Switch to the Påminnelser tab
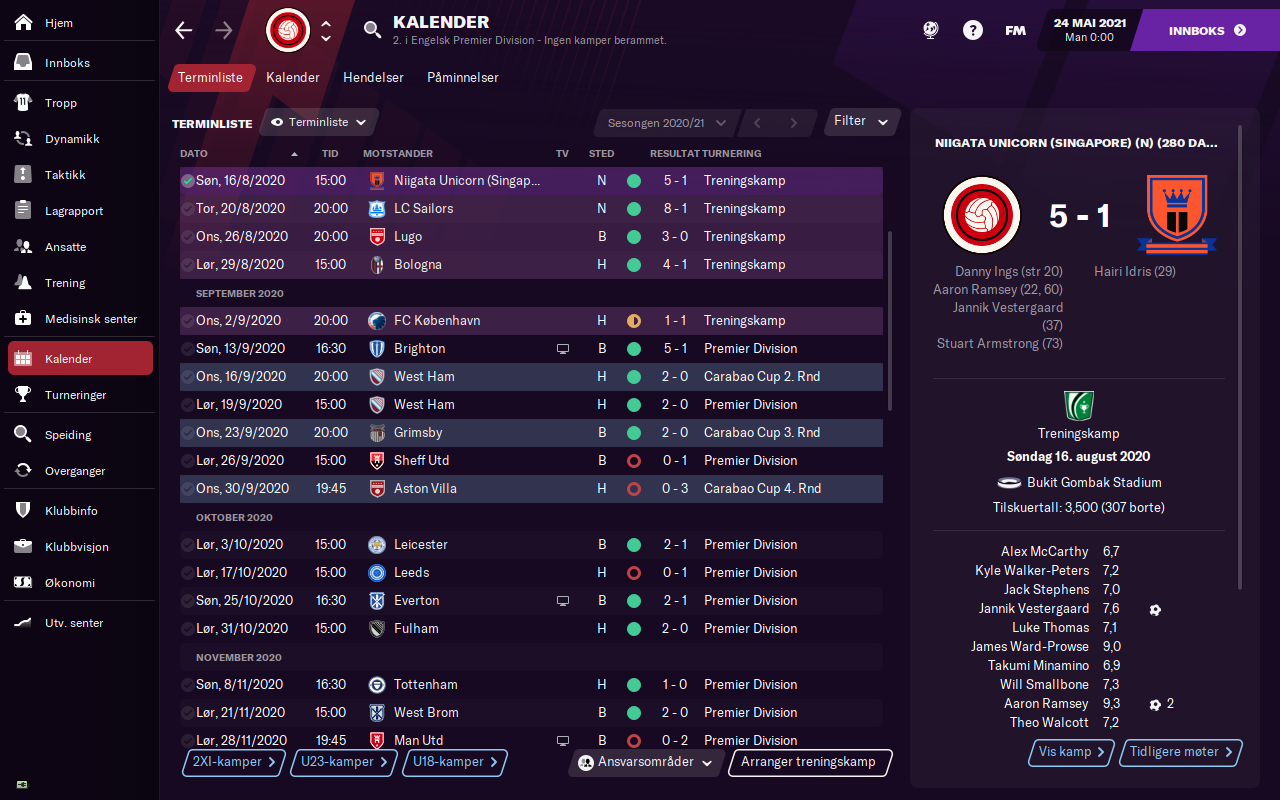Viewport: 1280px width, 800px height. click(462, 77)
